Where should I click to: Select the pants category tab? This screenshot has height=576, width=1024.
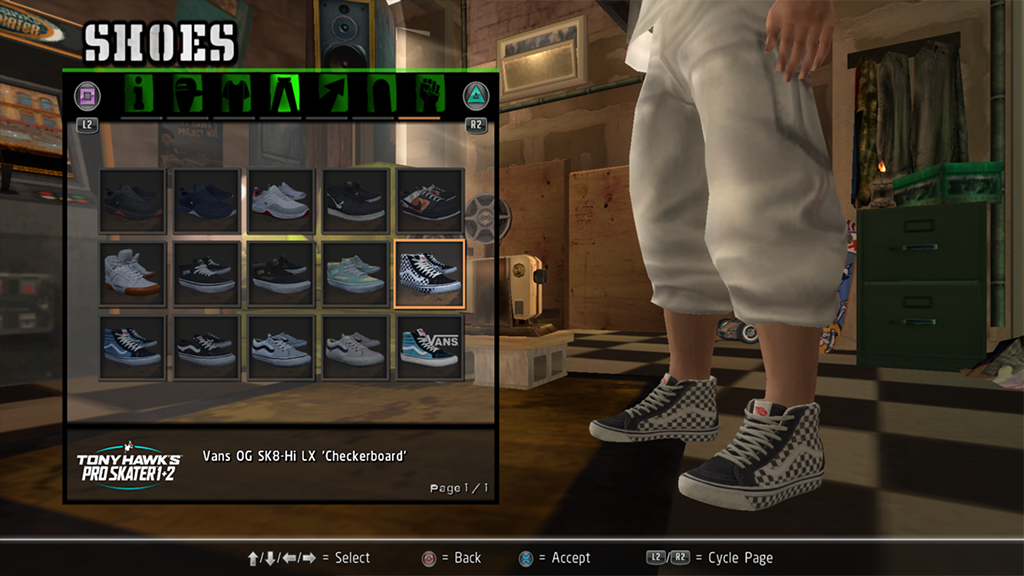[x=284, y=96]
